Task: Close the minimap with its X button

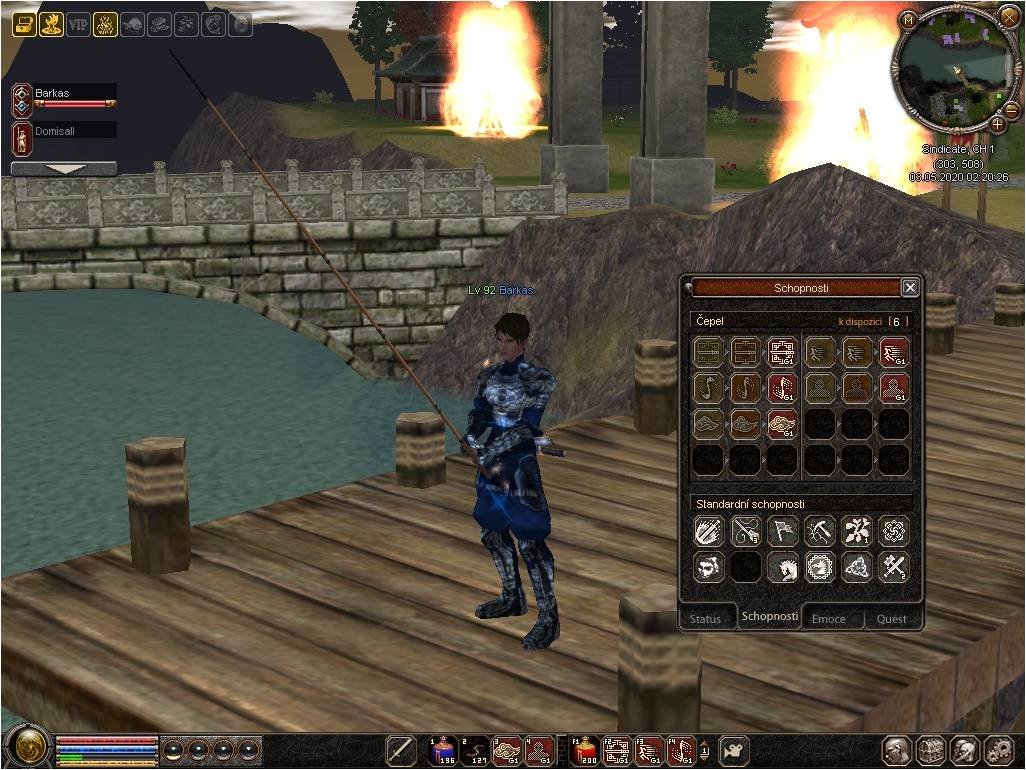Action: (x=1008, y=17)
